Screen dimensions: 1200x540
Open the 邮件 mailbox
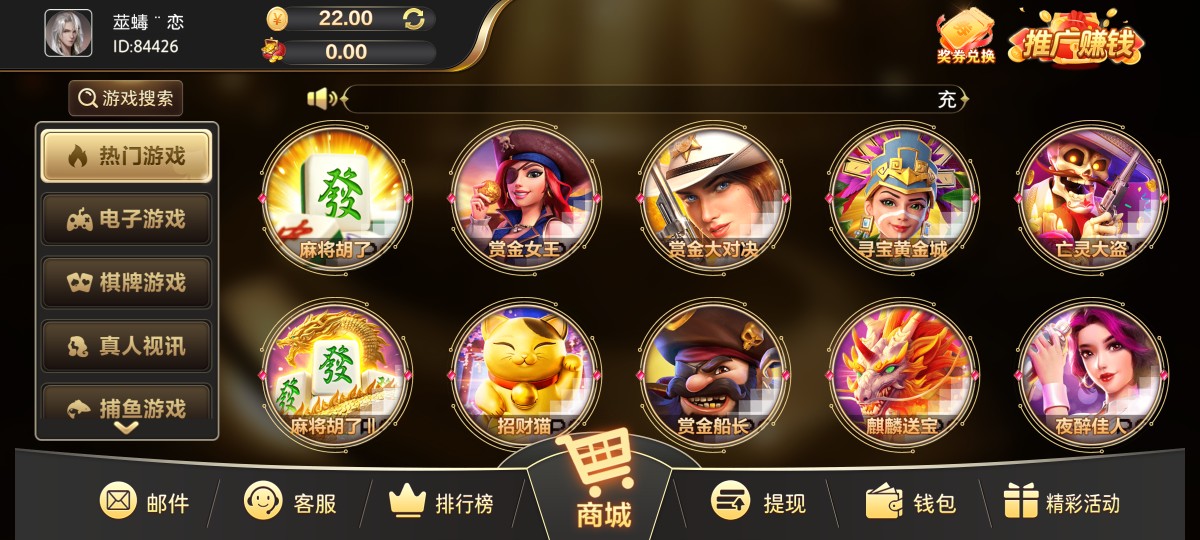tap(145, 502)
